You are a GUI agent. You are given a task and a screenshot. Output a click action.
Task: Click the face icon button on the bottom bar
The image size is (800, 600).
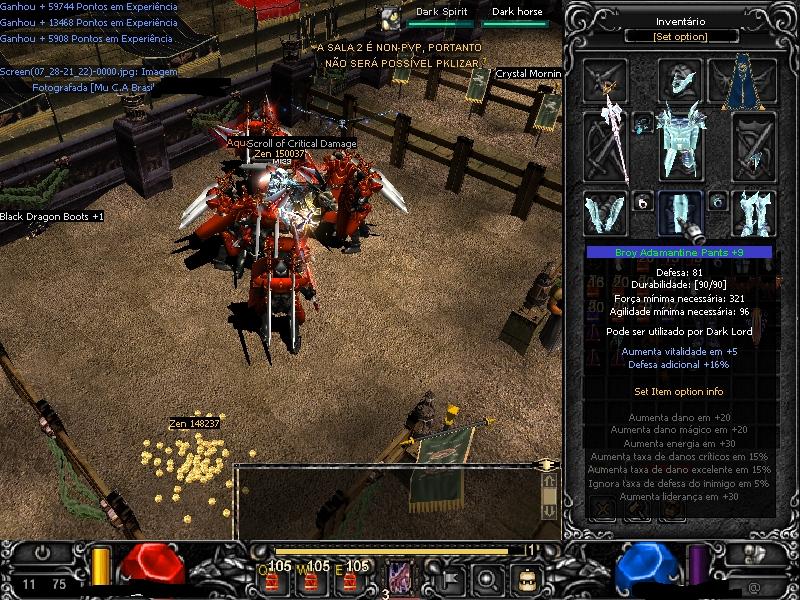(526, 577)
